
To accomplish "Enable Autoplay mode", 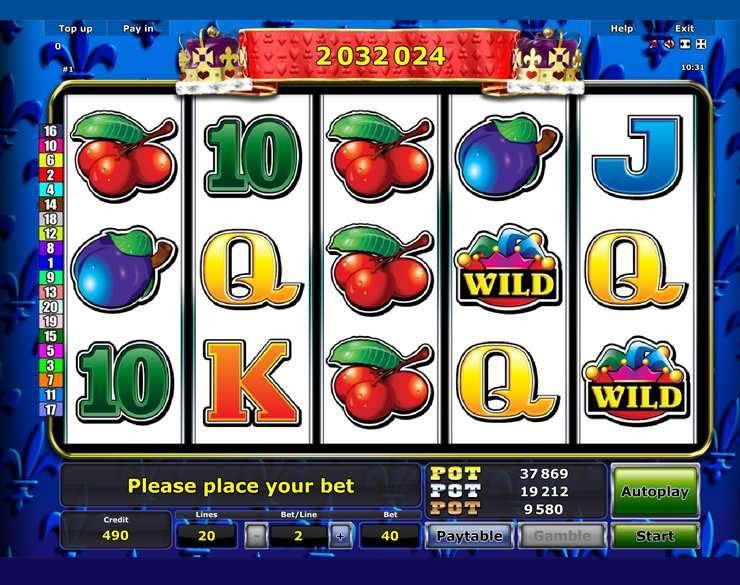I will (x=655, y=491).
